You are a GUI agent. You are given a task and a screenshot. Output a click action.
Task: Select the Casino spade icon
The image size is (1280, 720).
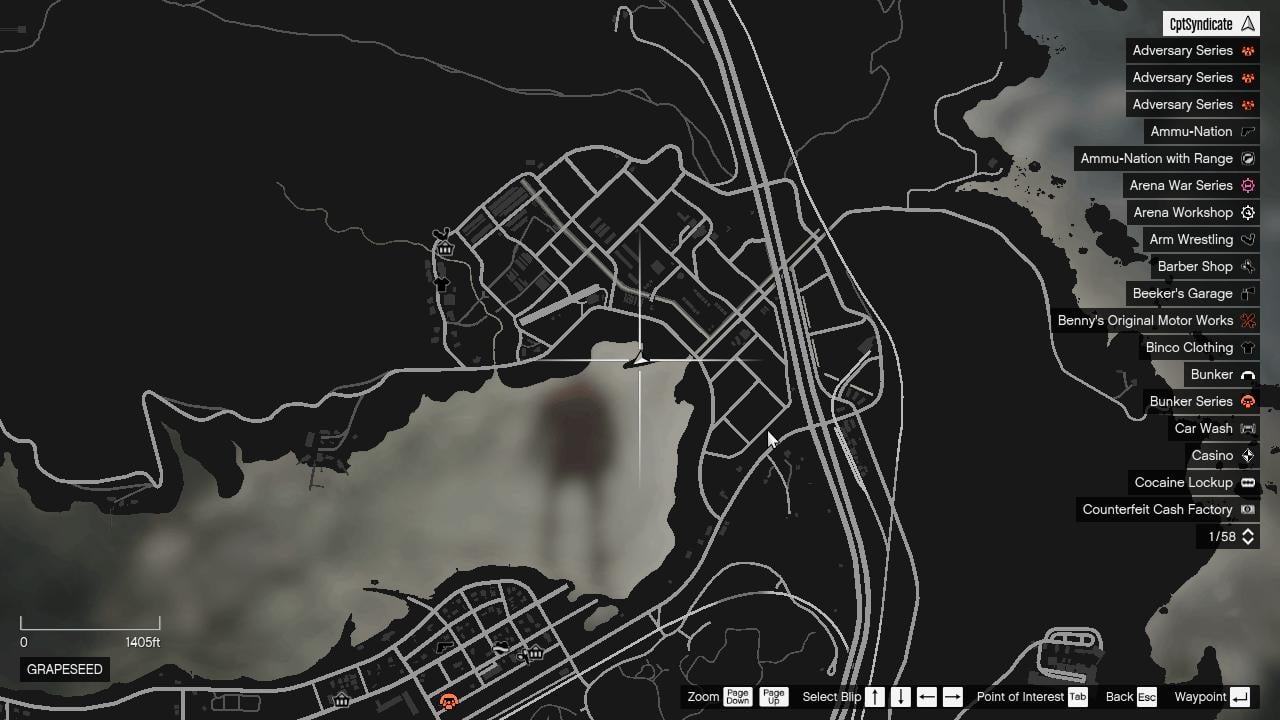tap(1247, 455)
